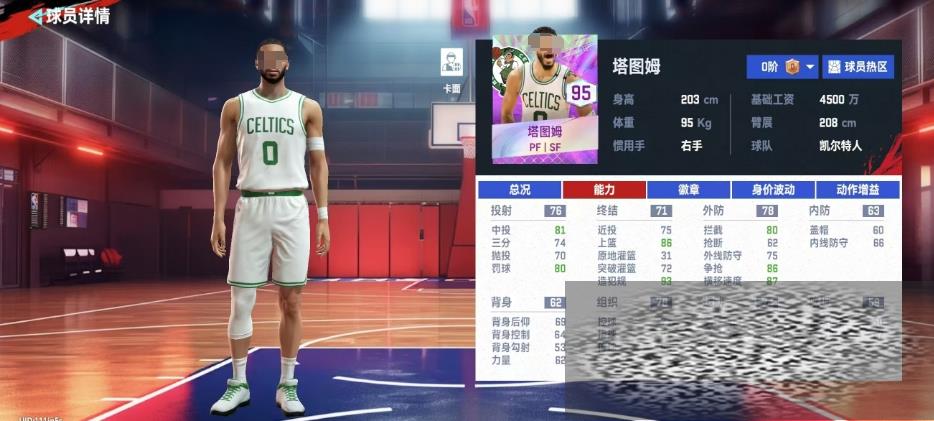Show the 球员热区 hot zone chart

point(858,67)
